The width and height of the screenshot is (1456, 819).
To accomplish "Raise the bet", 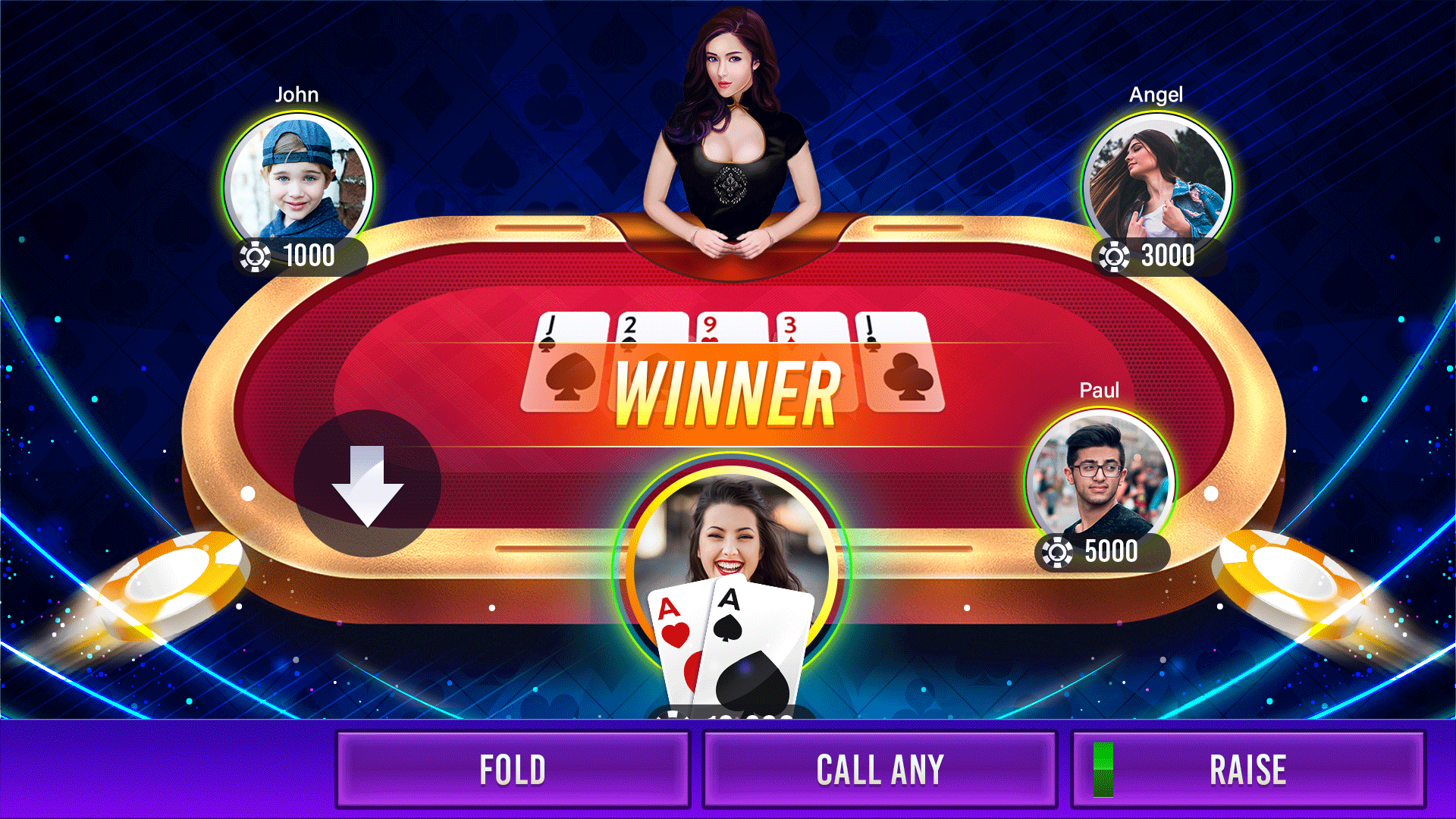I will pyautogui.click(x=1248, y=770).
